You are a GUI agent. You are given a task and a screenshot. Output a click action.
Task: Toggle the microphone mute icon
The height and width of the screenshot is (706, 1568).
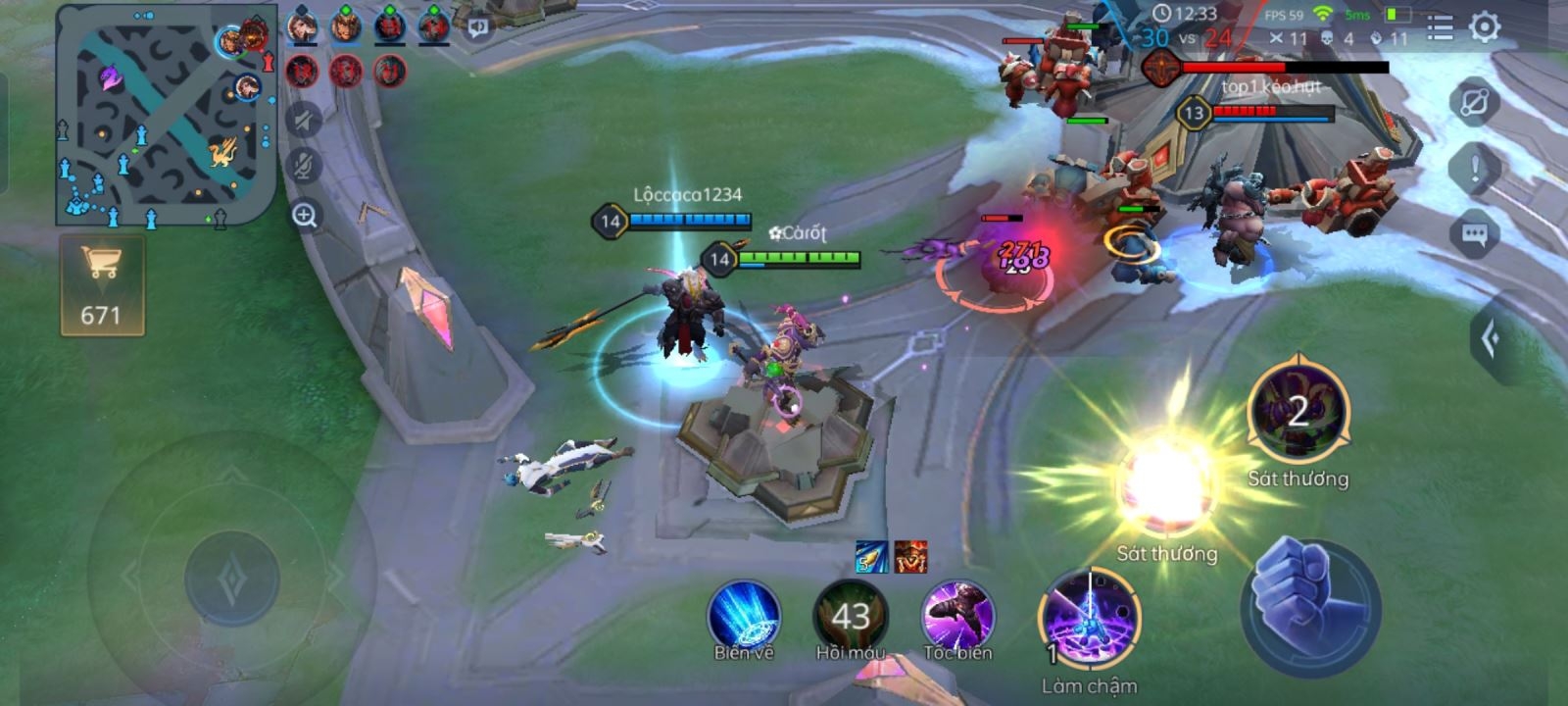304,166
